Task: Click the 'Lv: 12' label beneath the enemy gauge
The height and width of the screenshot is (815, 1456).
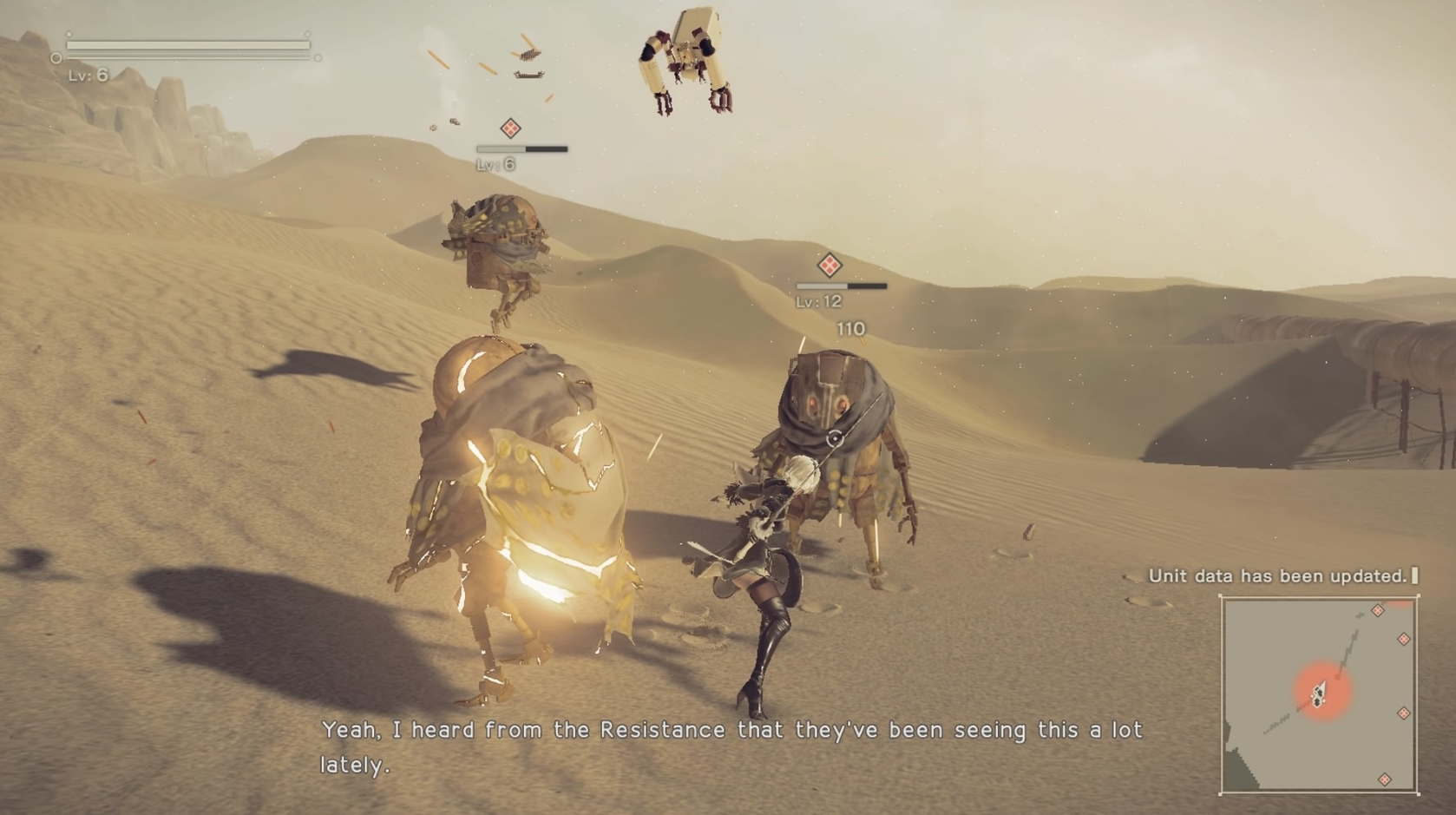Action: (818, 302)
